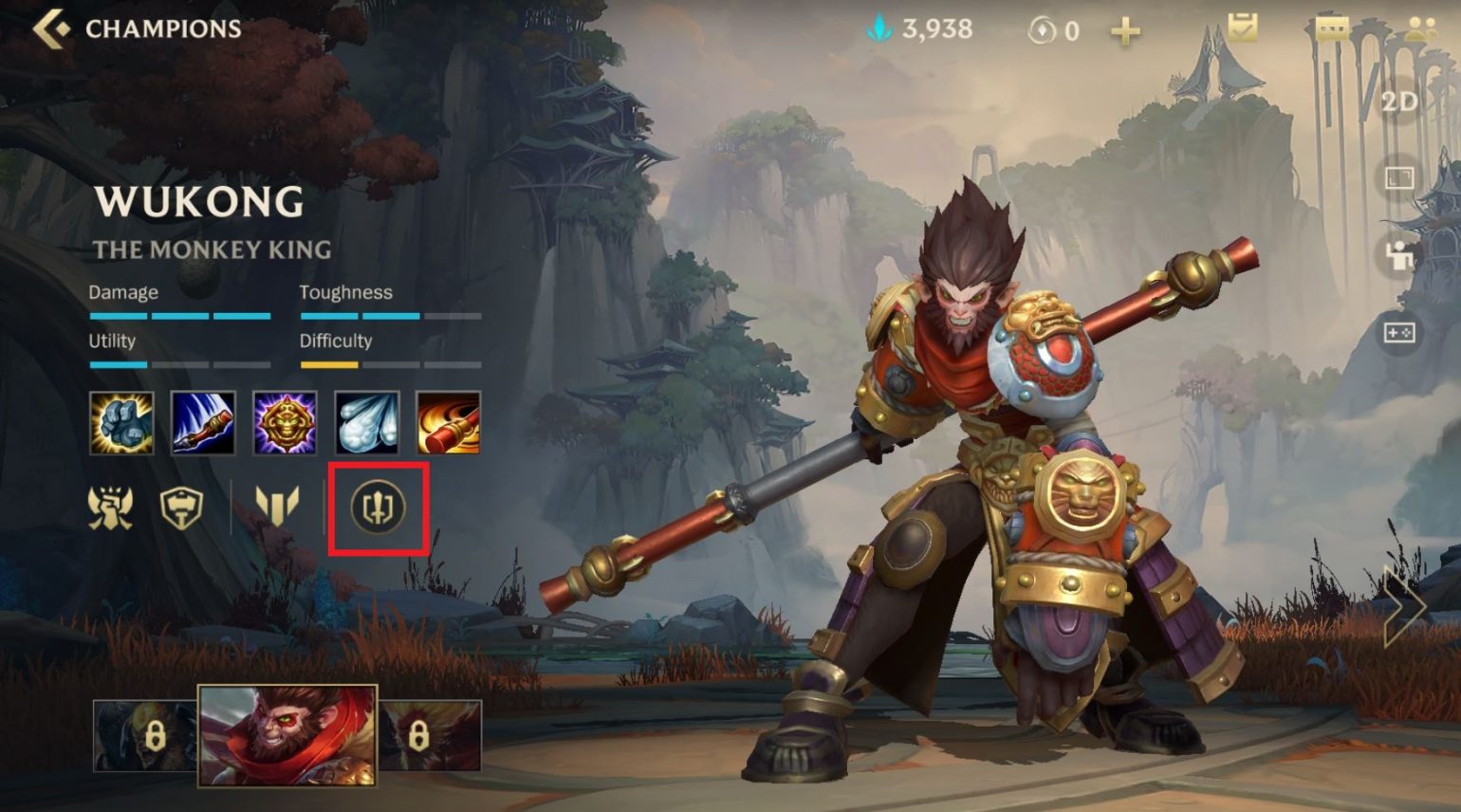Viewport: 1461px width, 812px height.
Task: Open the chat speech bubble icon
Action: point(1332,28)
